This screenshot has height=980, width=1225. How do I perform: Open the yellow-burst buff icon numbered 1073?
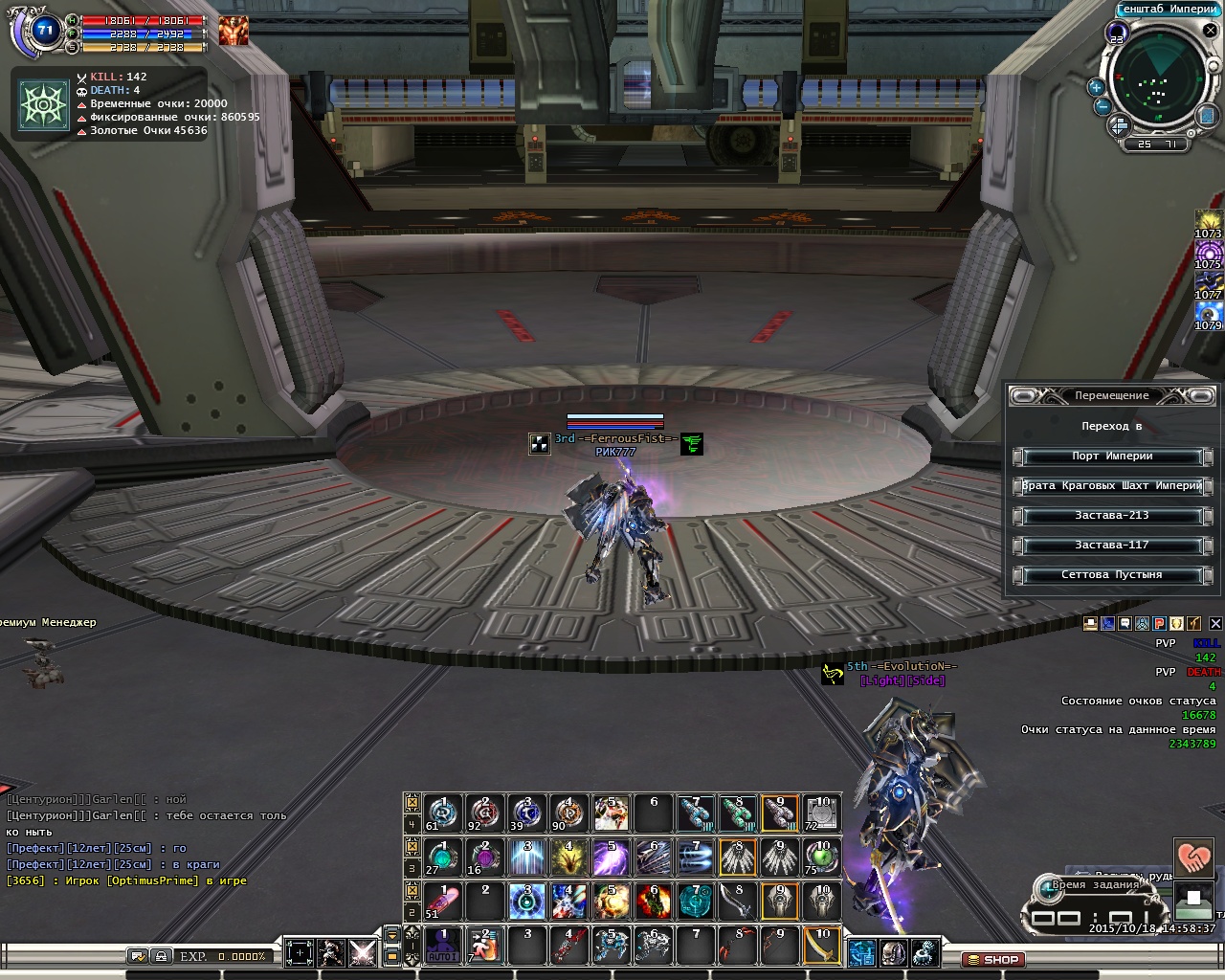(1208, 222)
